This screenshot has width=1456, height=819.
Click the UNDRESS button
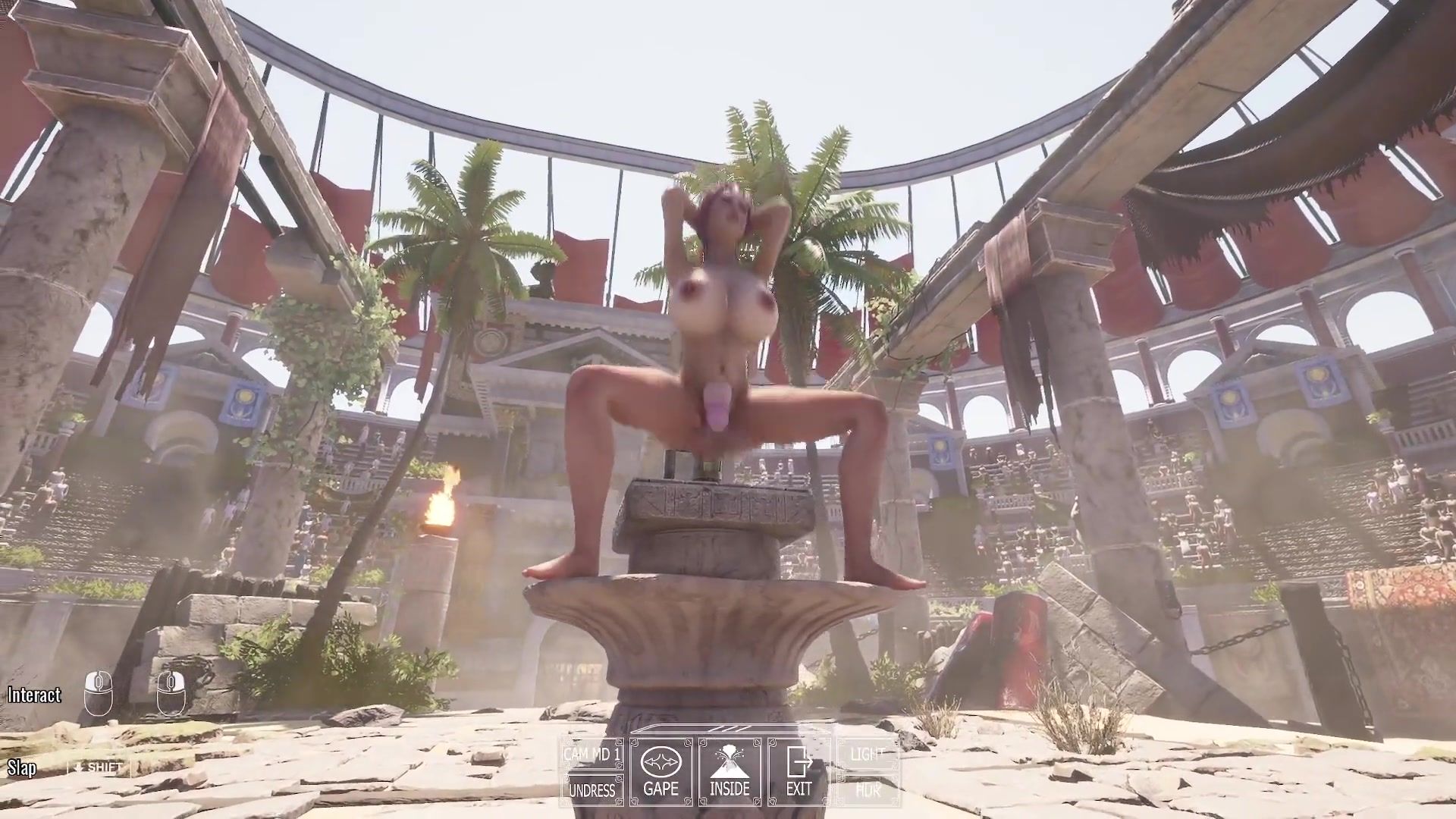point(592,790)
